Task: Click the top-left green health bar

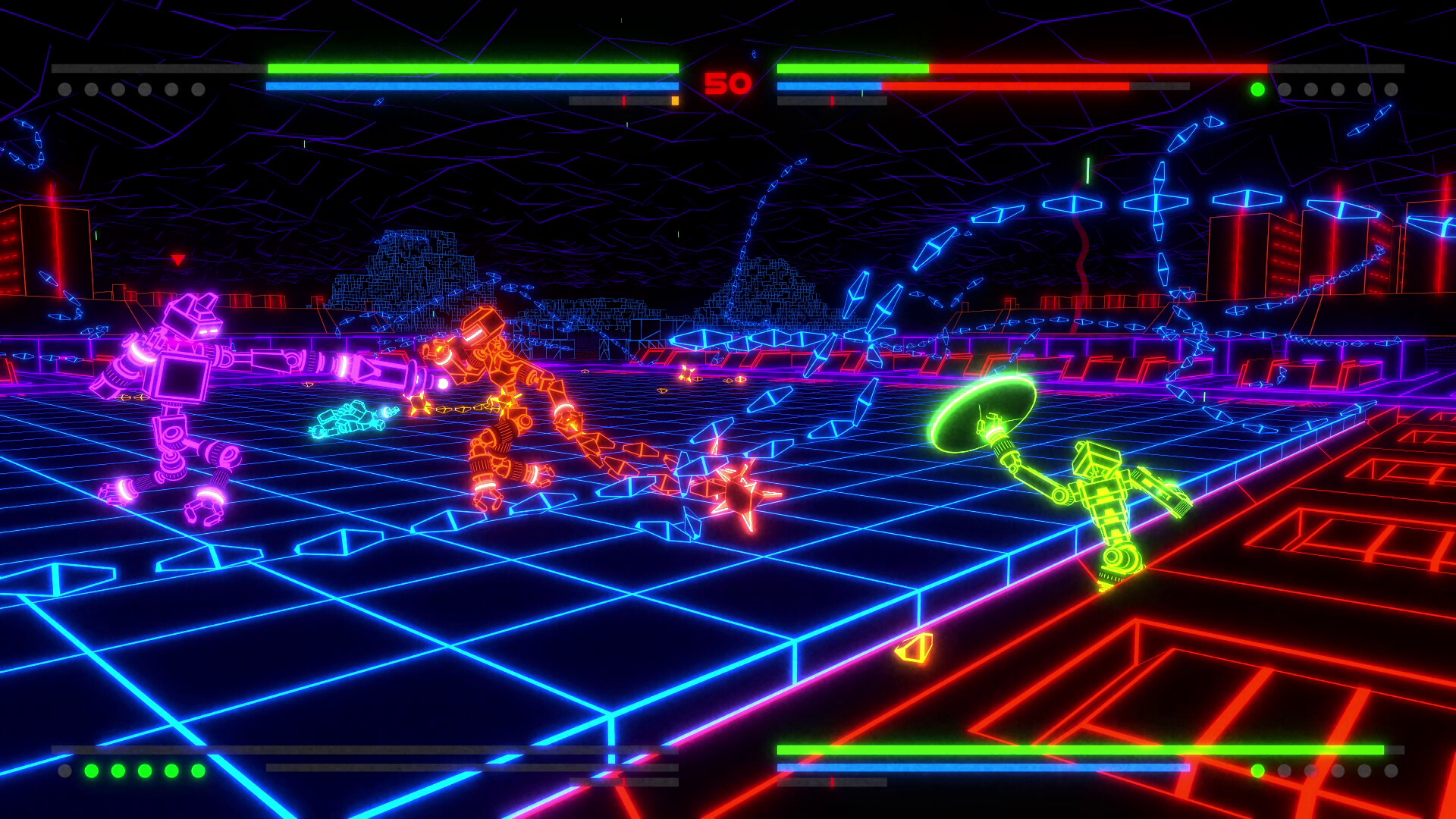Action: [470, 68]
